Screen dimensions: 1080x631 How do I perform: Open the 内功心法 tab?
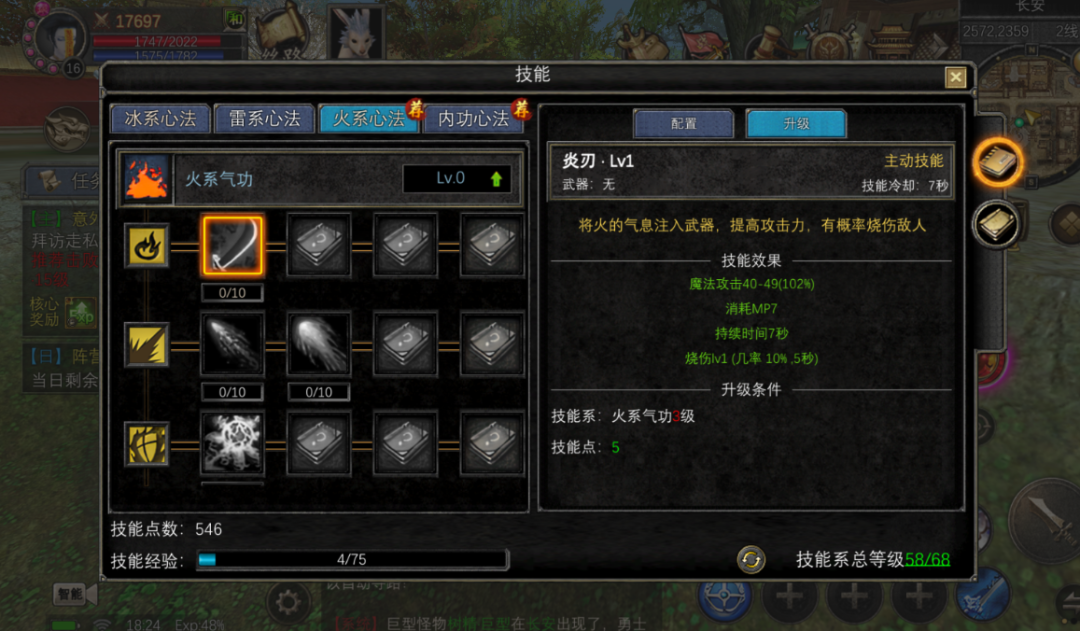473,119
